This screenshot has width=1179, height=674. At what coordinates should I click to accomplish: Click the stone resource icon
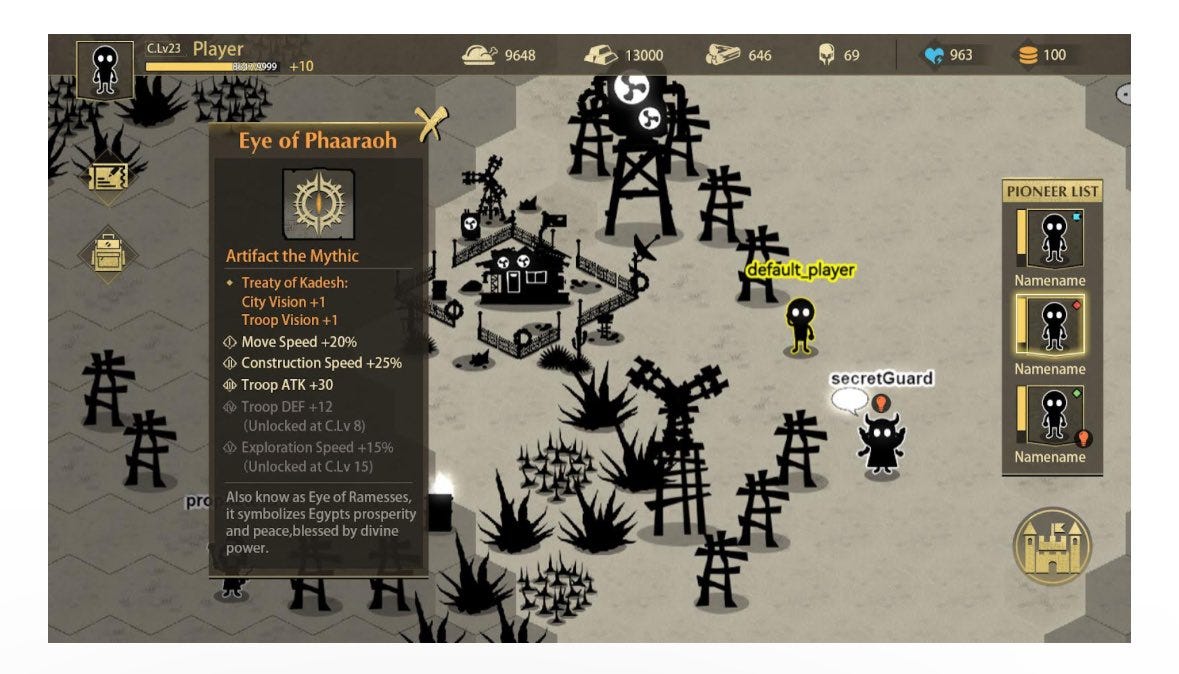[x=600, y=55]
